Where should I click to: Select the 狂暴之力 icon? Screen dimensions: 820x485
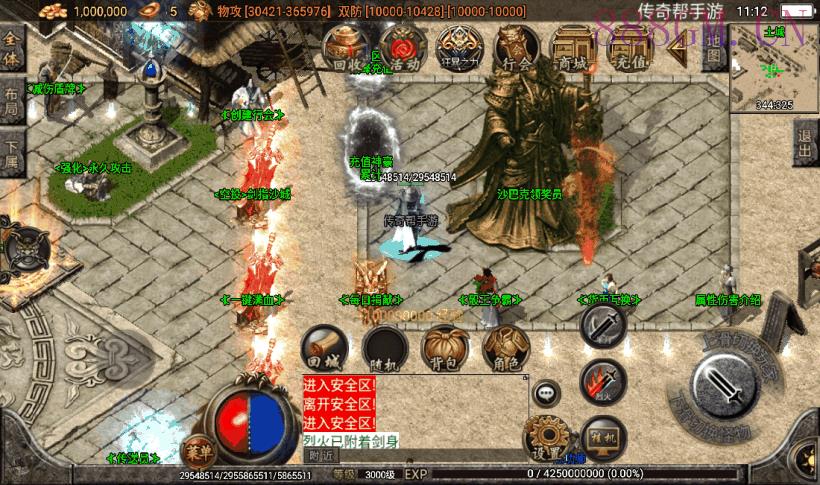pos(461,50)
